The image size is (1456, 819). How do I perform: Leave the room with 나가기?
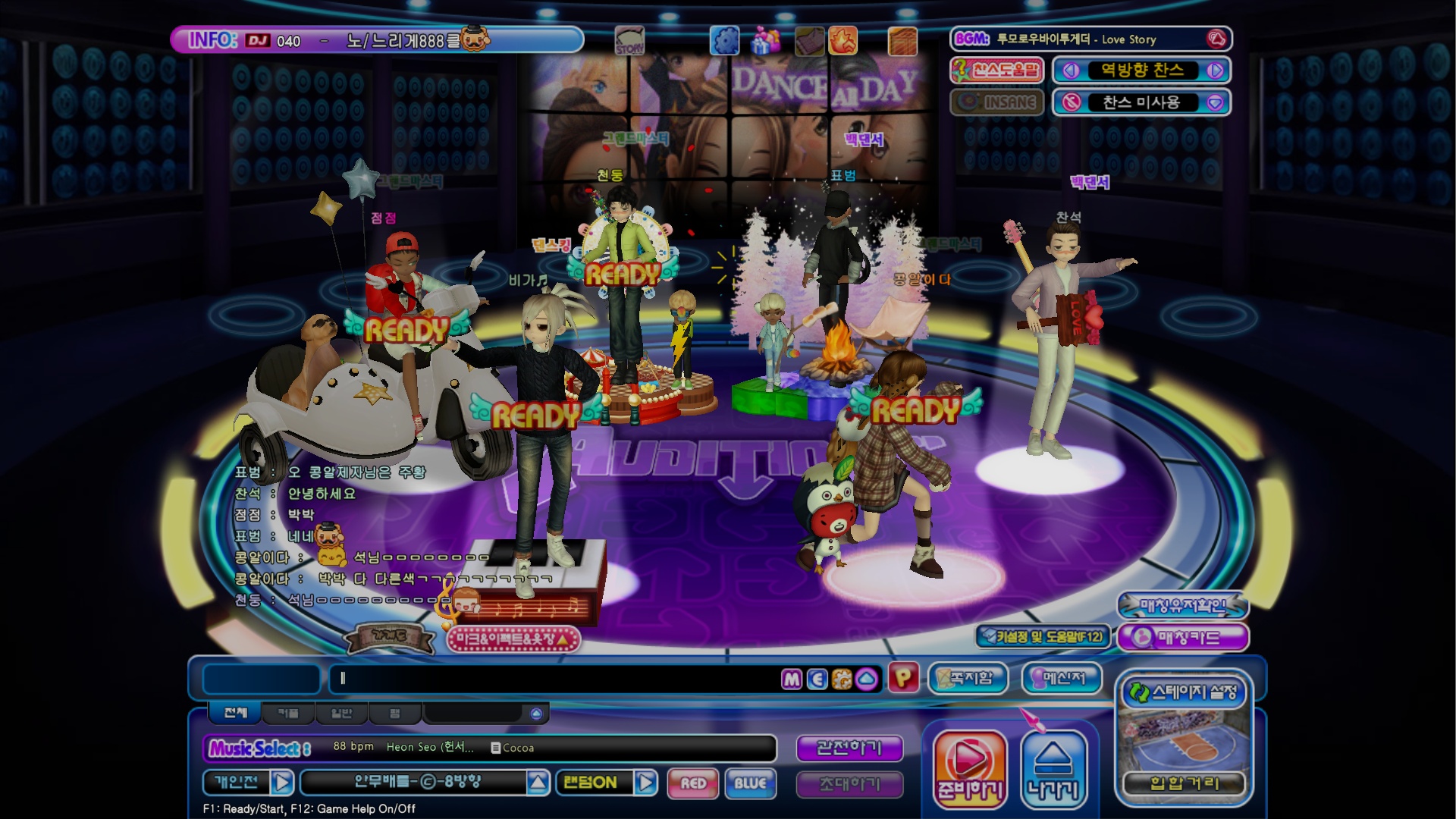pyautogui.click(x=1053, y=769)
